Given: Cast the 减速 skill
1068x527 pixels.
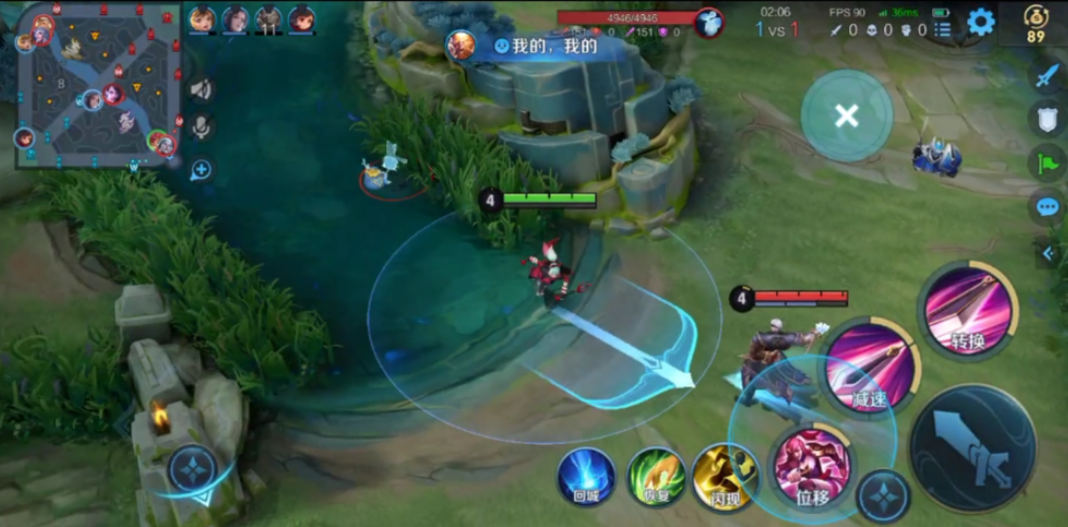Looking at the screenshot, I should [x=870, y=367].
